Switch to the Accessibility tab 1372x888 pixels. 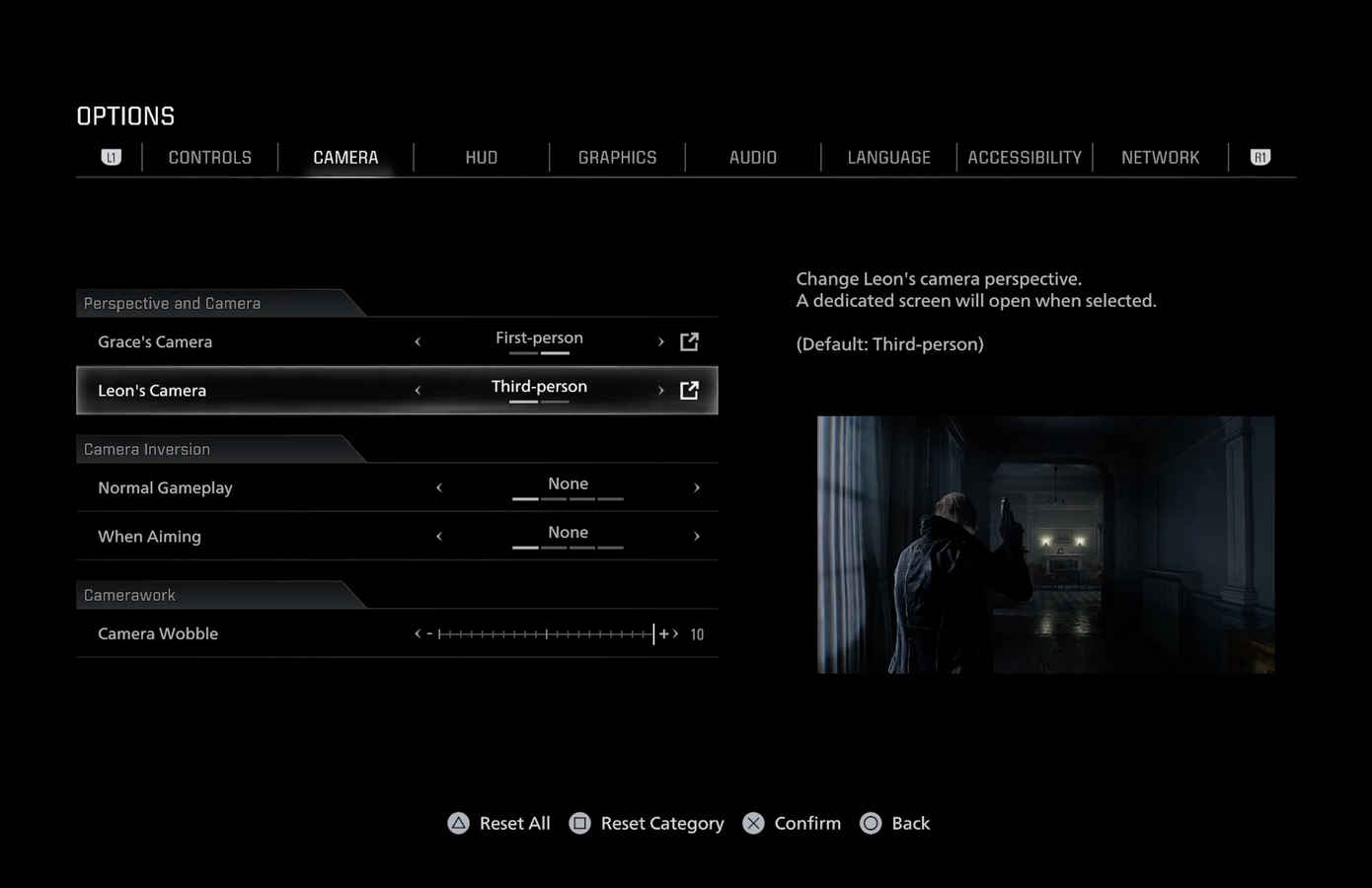click(x=1025, y=158)
